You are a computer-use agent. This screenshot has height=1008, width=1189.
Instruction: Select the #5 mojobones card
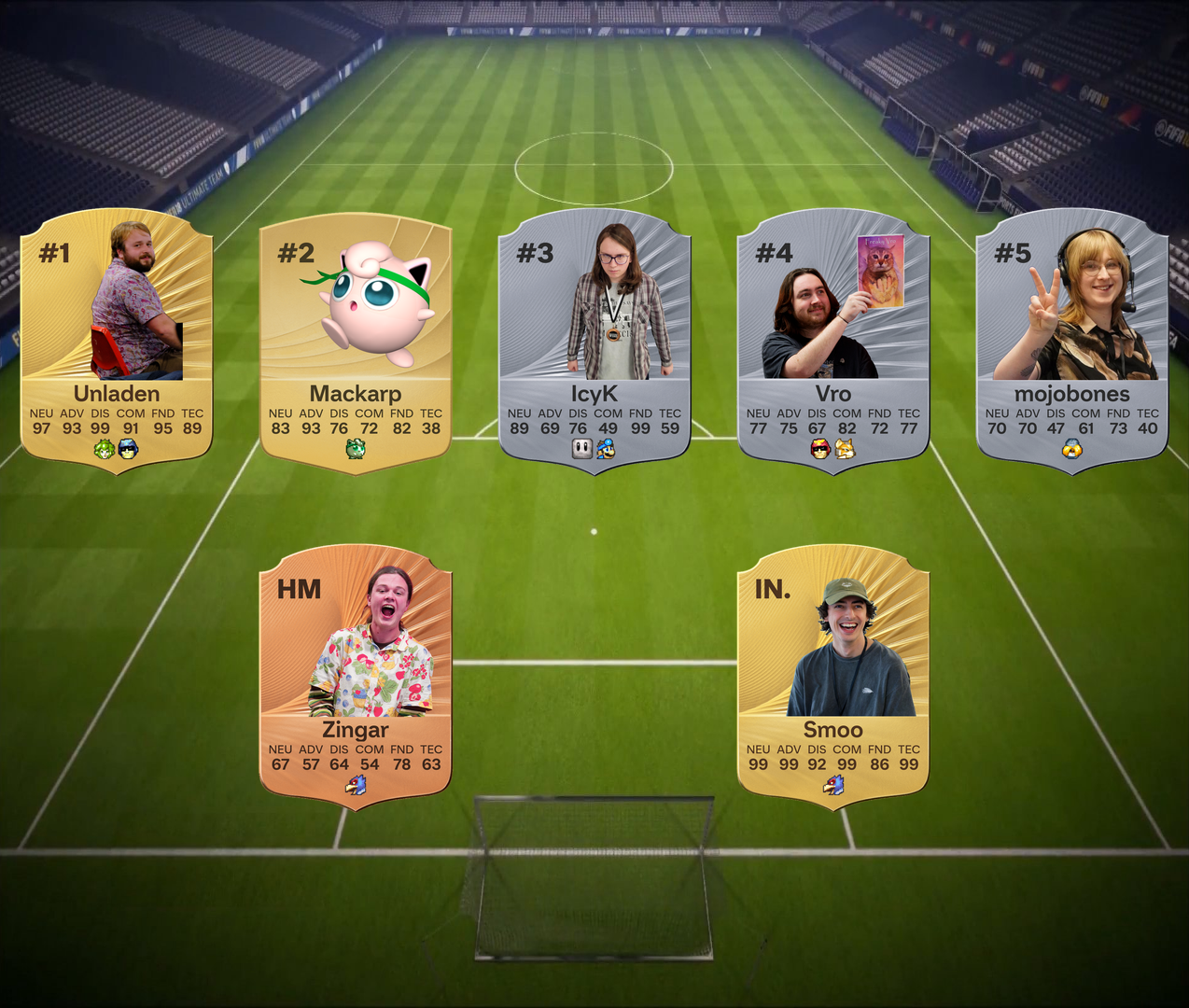pyautogui.click(x=1072, y=341)
